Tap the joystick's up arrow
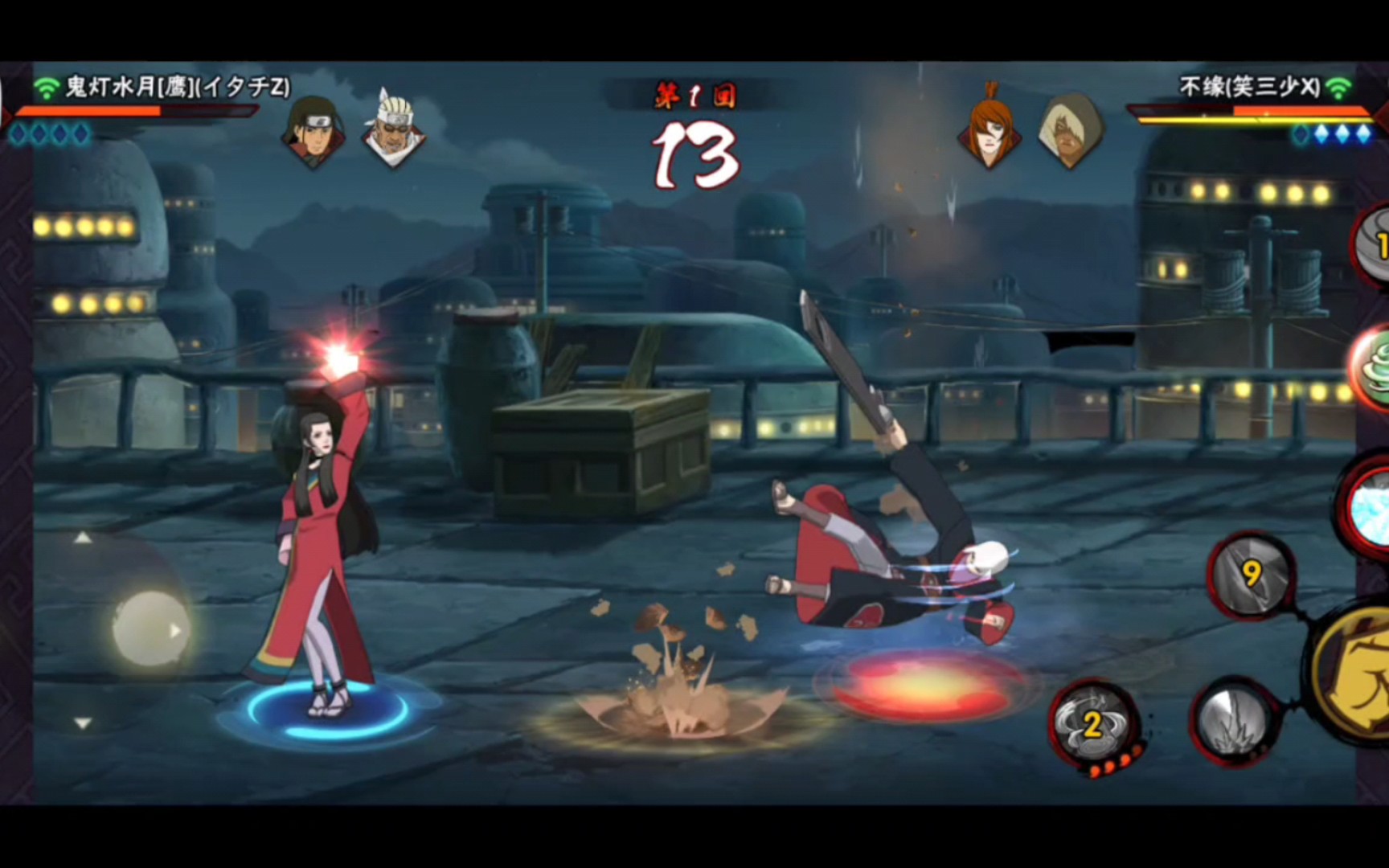 83,538
